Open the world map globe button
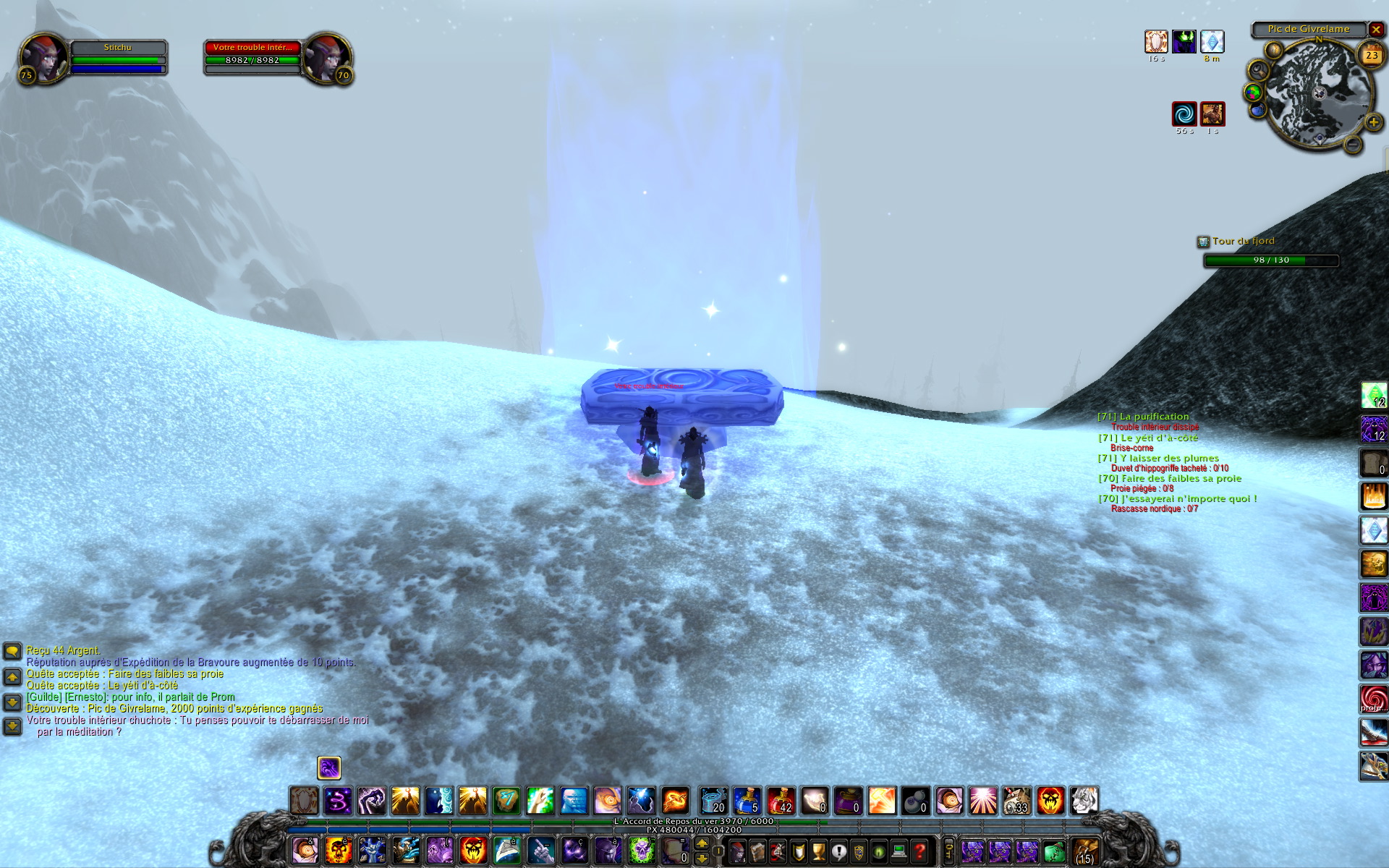The height and width of the screenshot is (868, 1389). pyautogui.click(x=1253, y=93)
